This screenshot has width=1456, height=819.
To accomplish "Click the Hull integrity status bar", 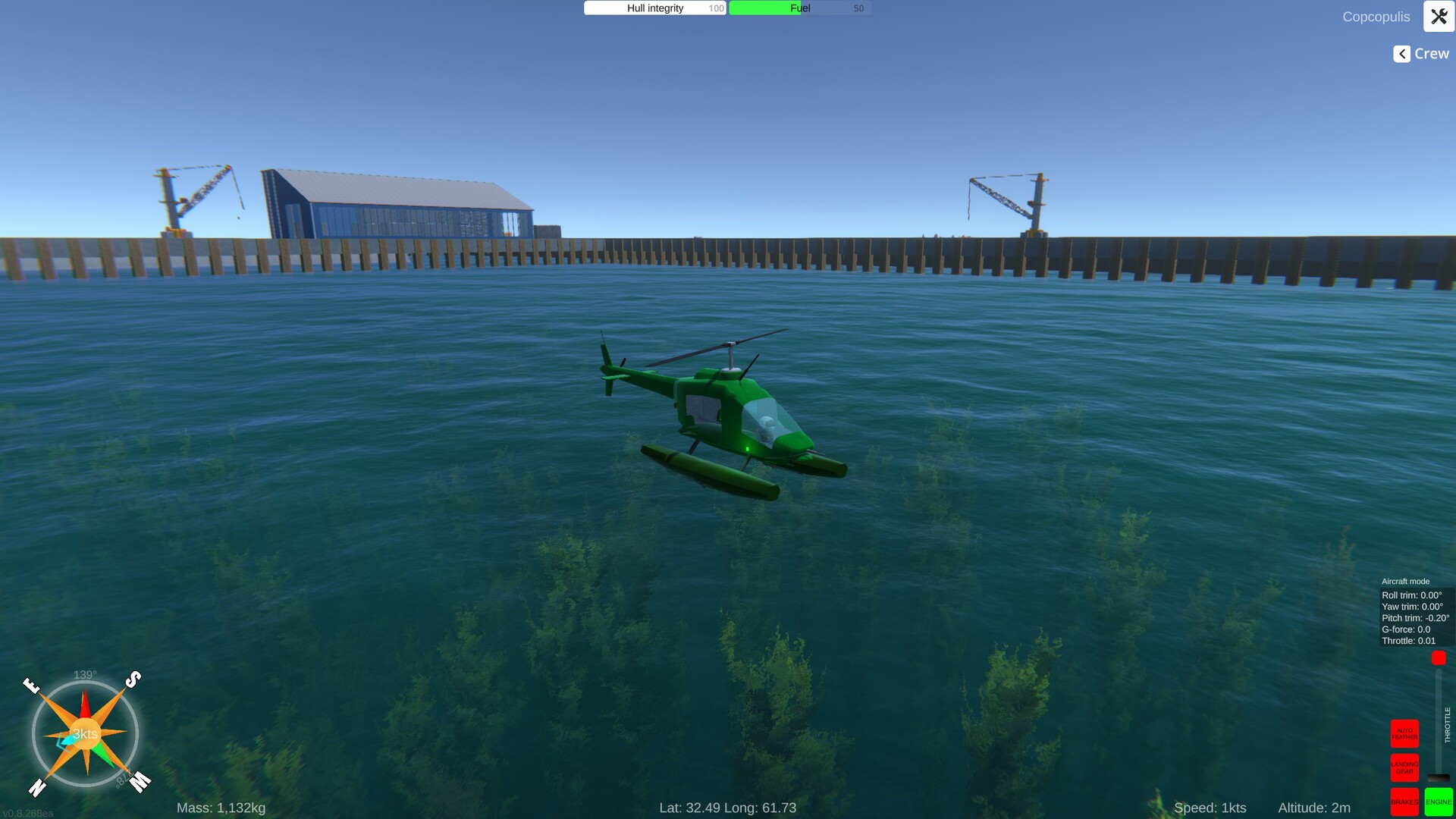I will 654,8.
